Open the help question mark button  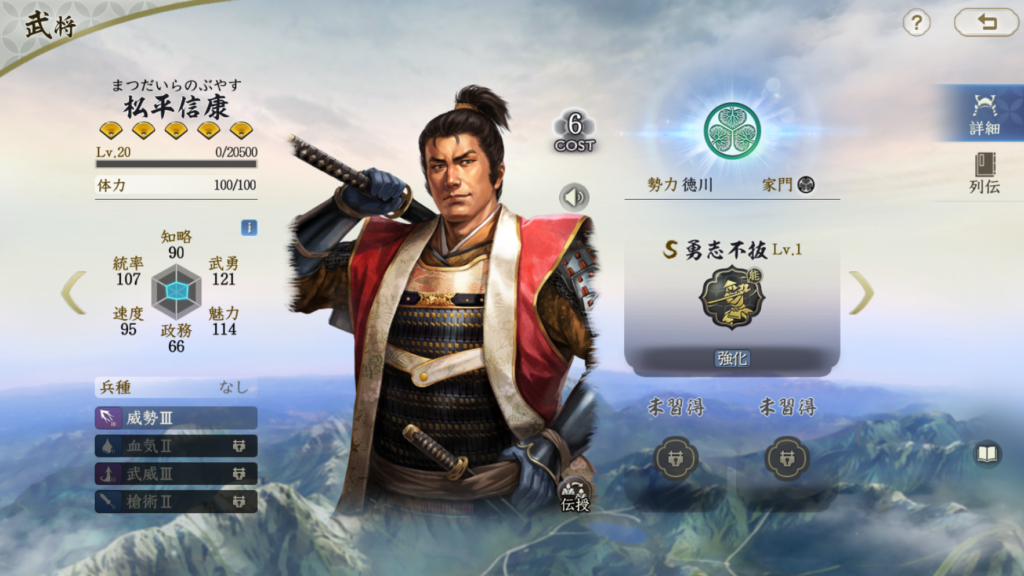tap(916, 23)
